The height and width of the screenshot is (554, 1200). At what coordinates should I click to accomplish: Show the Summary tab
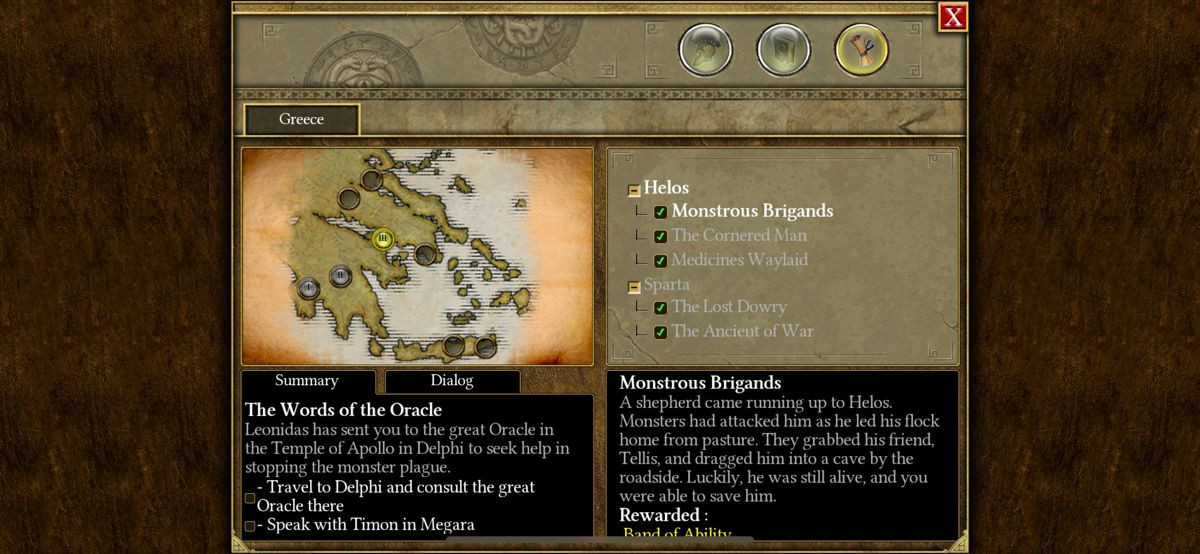[307, 381]
